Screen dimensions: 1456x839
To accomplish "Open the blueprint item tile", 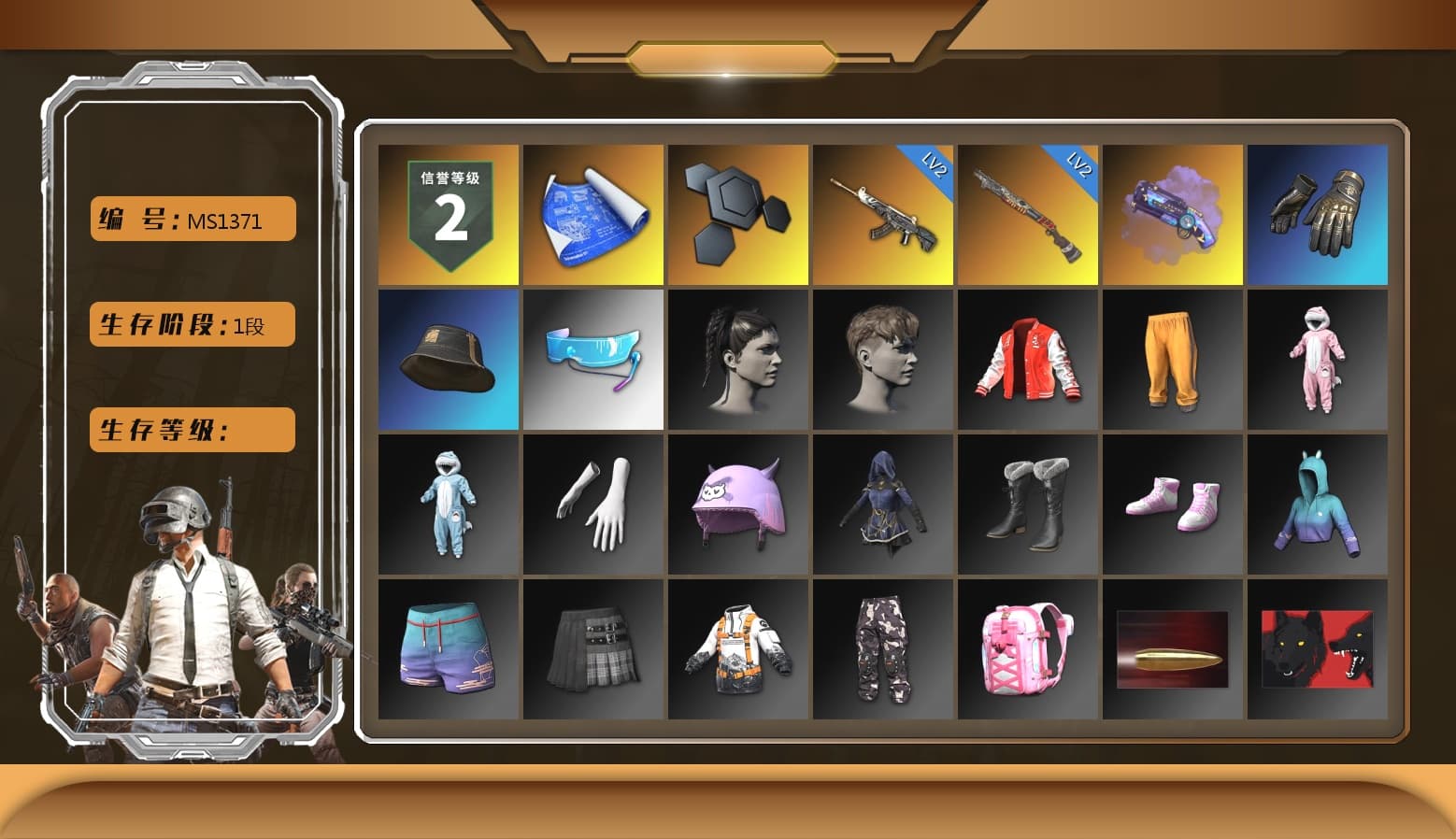I will [592, 214].
